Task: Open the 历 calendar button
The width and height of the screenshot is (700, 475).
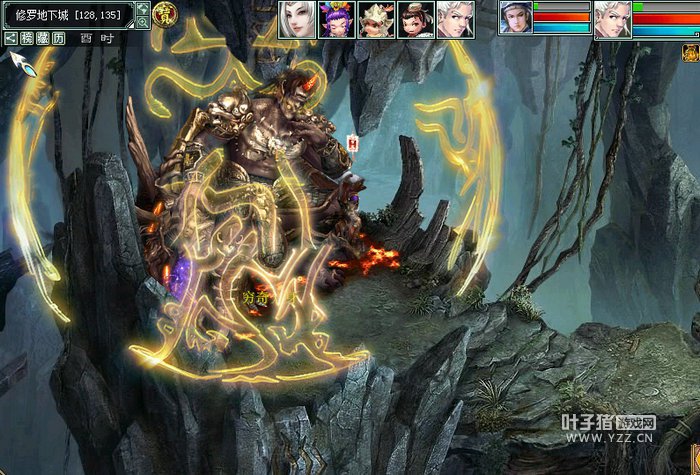Action: click(x=59, y=38)
